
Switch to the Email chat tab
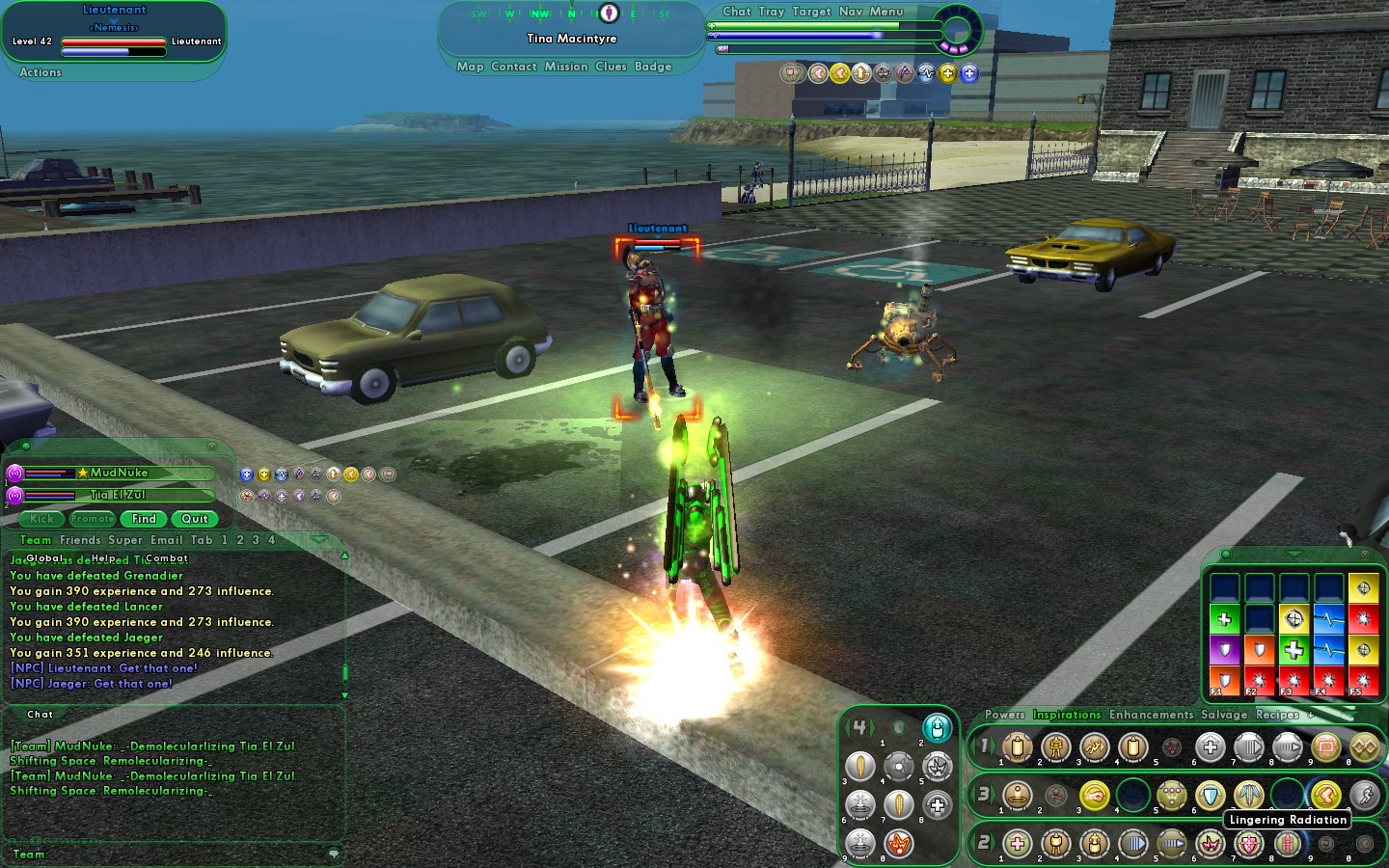tap(166, 540)
